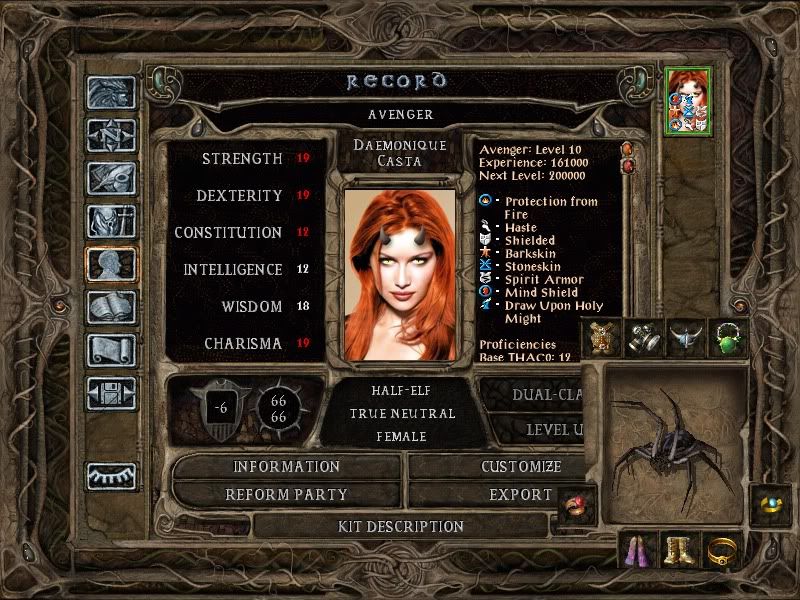Open game options via the floppy disk icon

click(111, 394)
